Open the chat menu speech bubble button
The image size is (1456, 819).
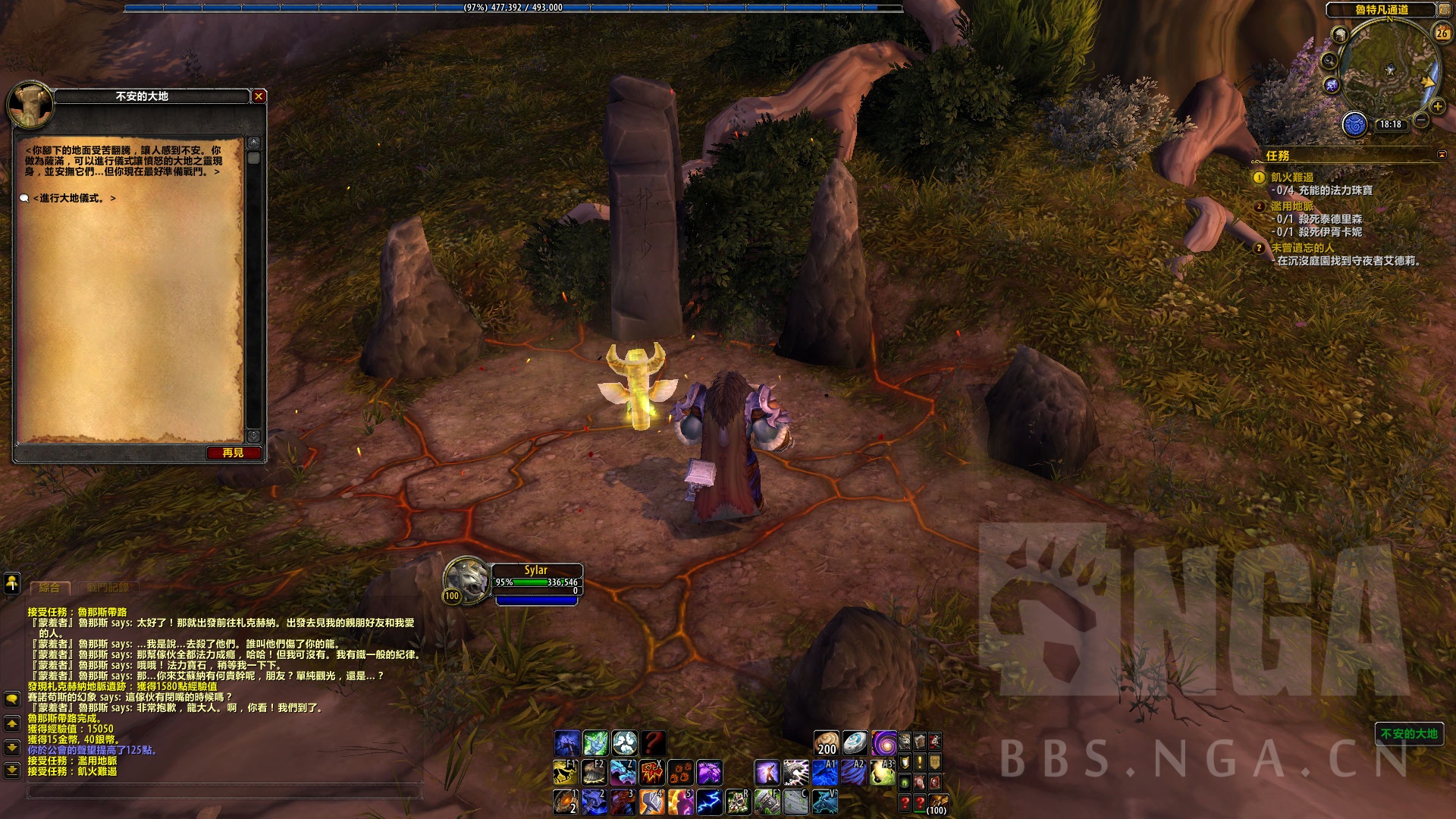(x=12, y=698)
